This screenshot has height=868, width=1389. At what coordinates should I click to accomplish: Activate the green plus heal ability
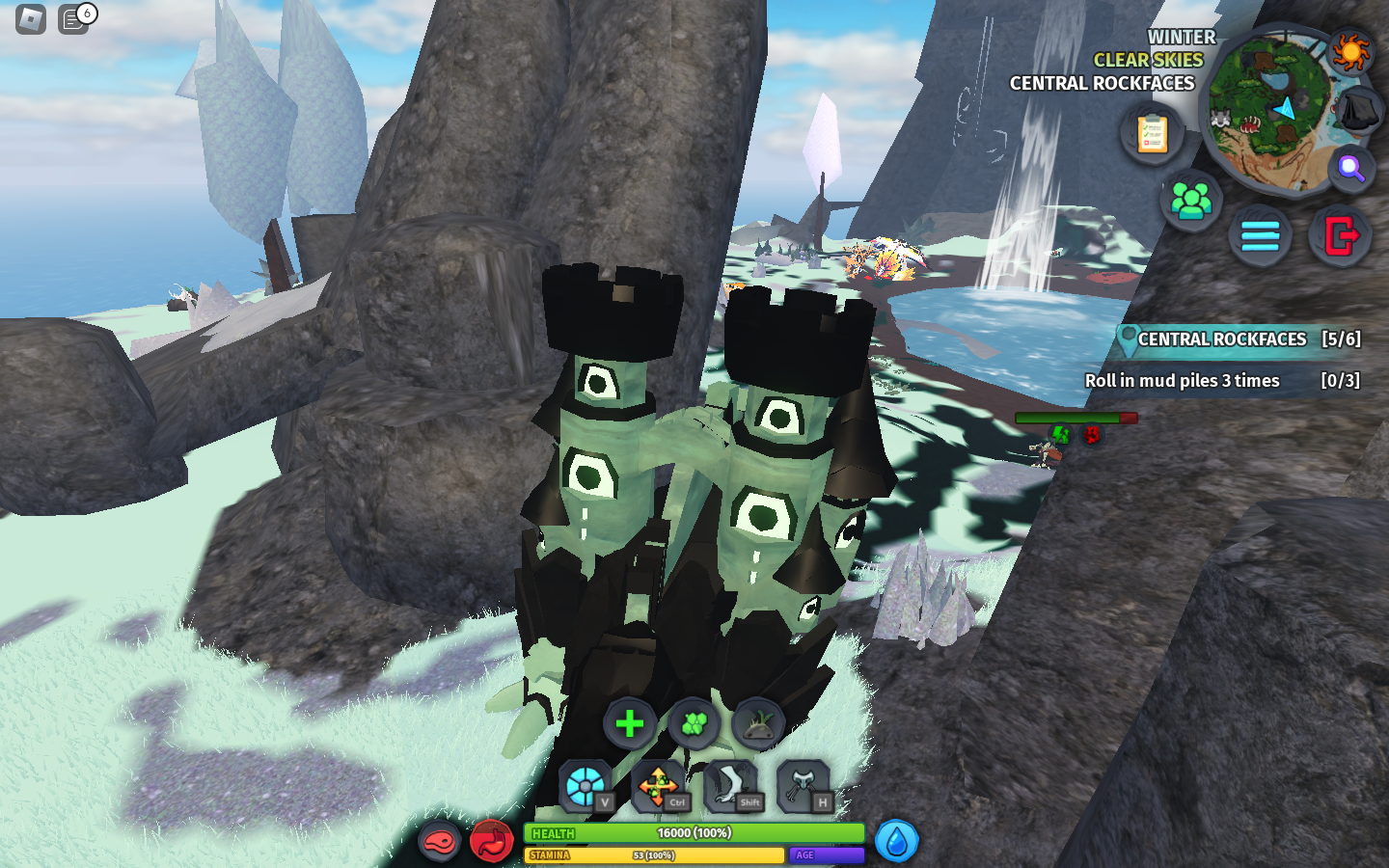(630, 723)
